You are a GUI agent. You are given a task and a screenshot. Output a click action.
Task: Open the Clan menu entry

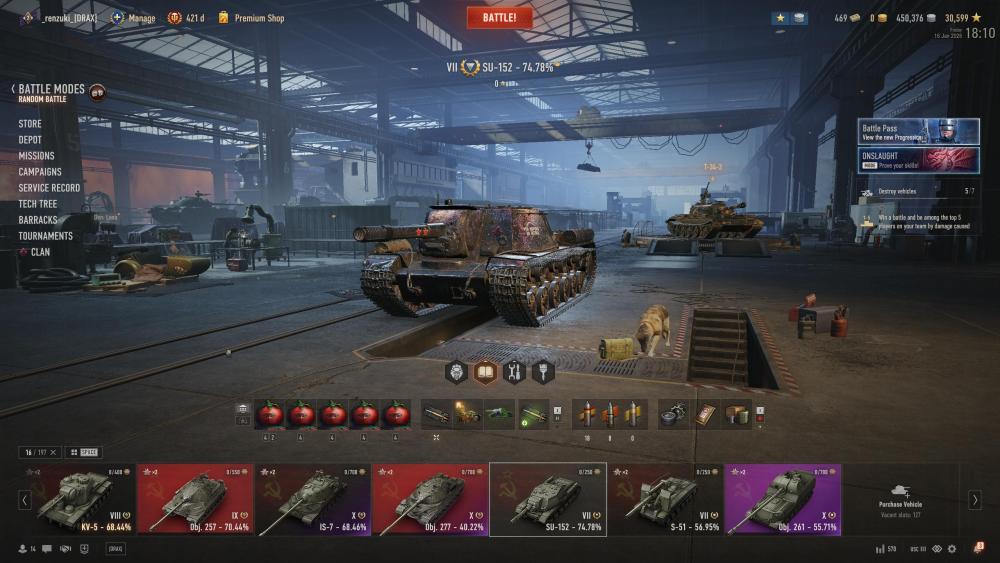tap(40, 252)
